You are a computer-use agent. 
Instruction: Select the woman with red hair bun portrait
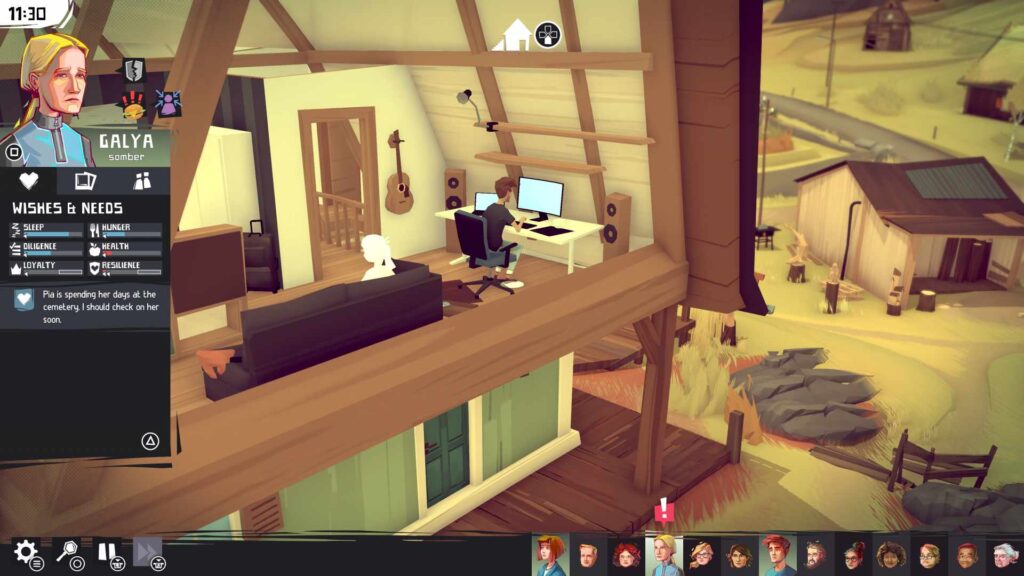coord(853,556)
